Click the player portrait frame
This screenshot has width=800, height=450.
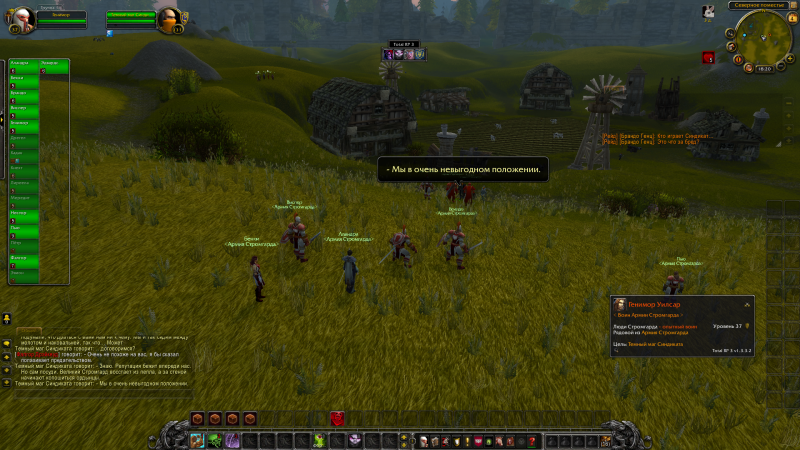tap(23, 17)
